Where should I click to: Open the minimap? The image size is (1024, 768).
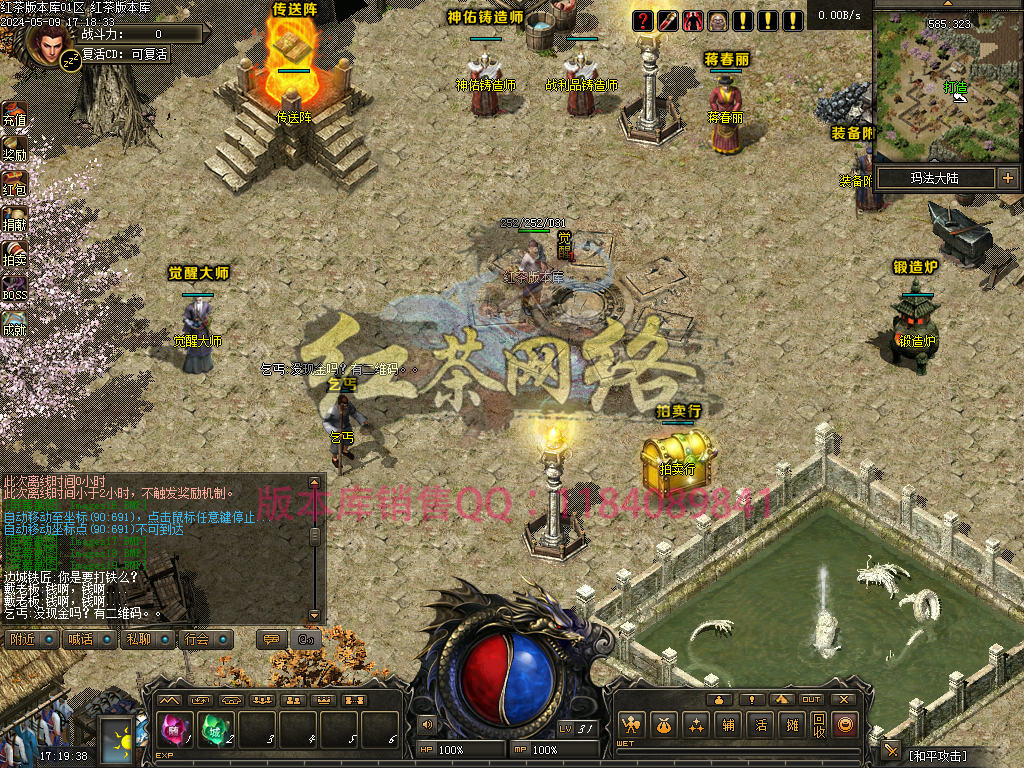point(948,85)
